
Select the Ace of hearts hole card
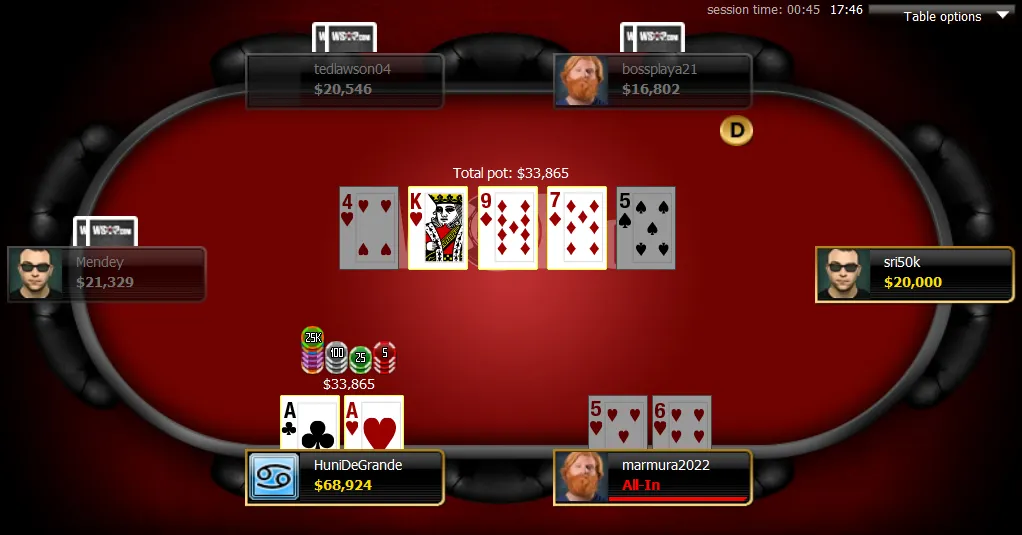point(374,422)
